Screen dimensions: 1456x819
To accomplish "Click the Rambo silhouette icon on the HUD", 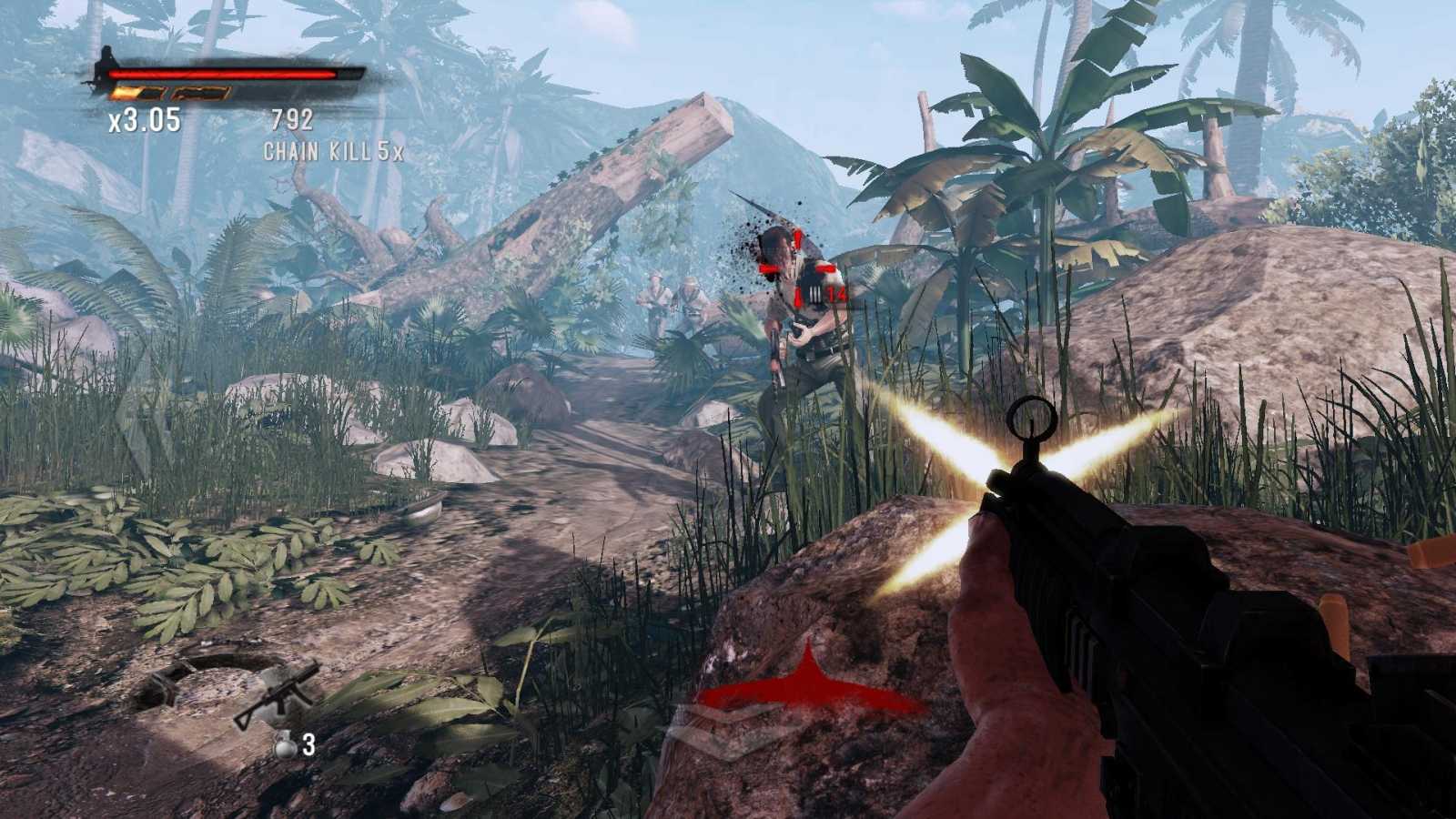I will click(x=103, y=64).
